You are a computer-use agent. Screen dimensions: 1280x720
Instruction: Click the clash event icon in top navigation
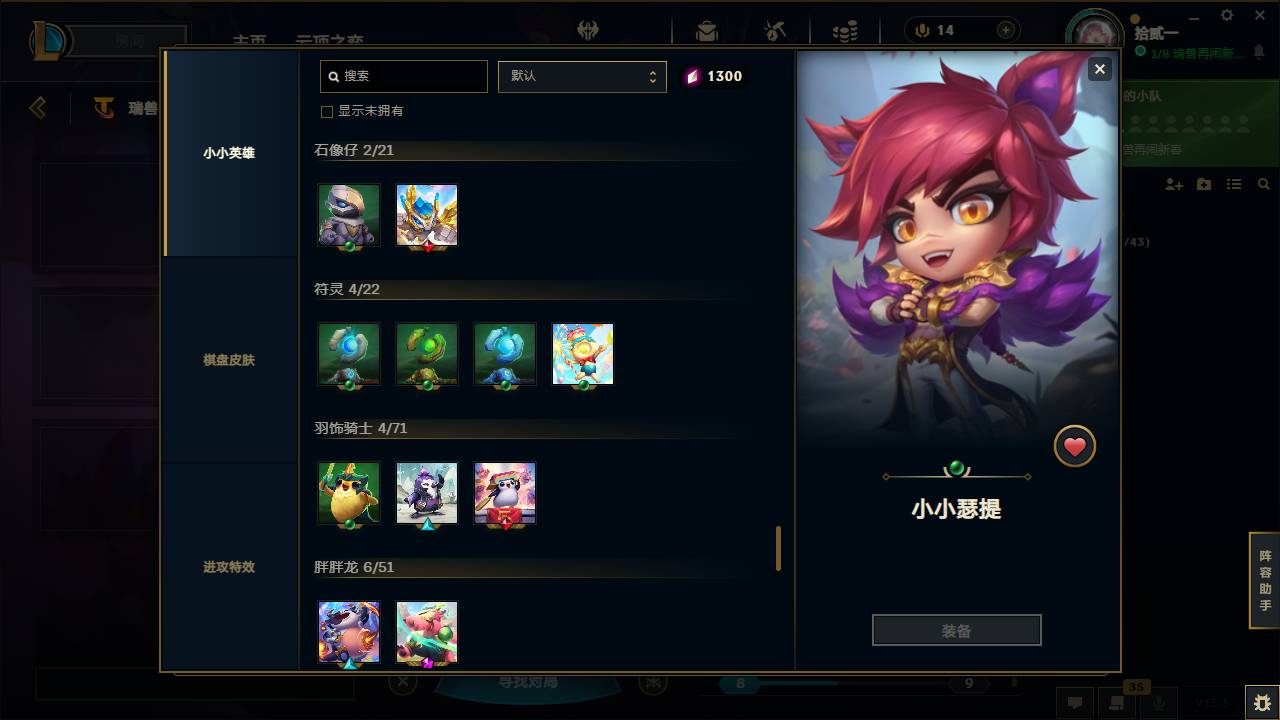pyautogui.click(x=775, y=29)
